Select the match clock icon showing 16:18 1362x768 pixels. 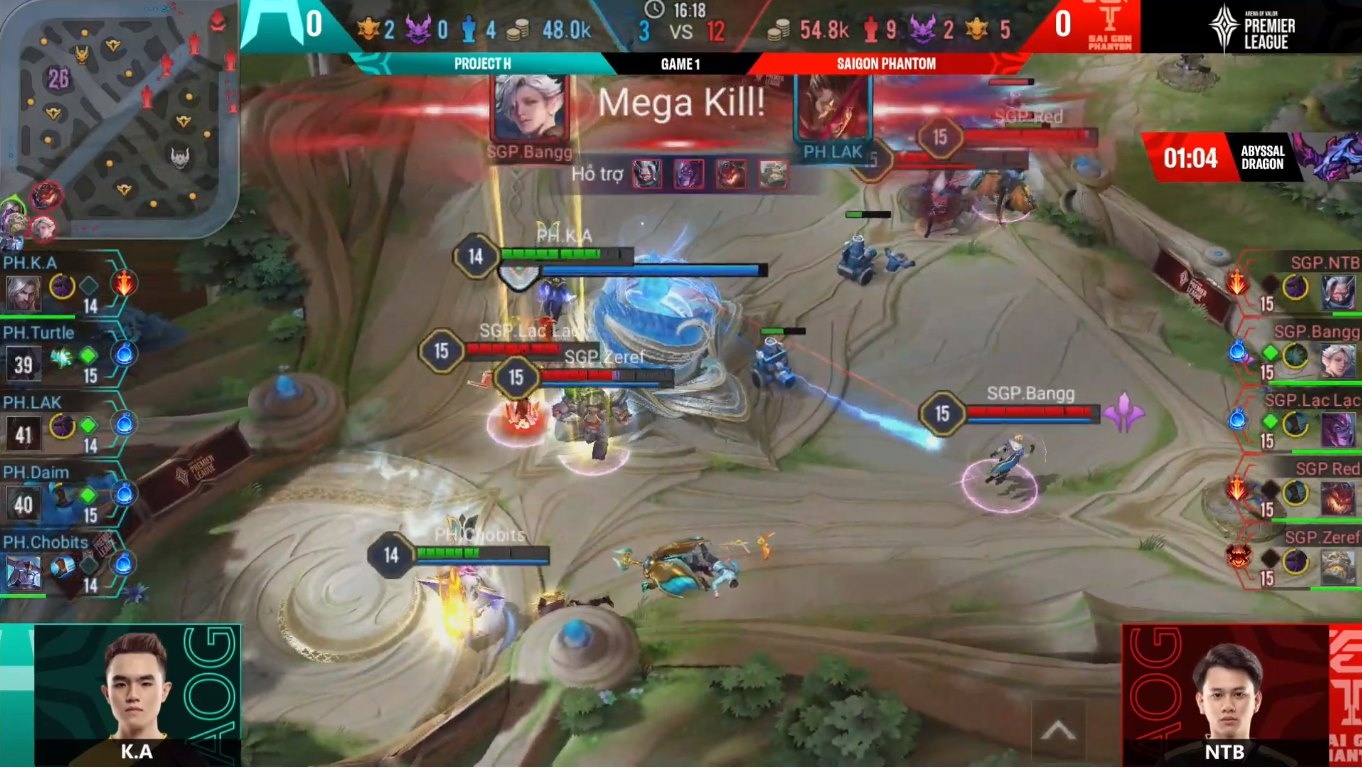(653, 9)
